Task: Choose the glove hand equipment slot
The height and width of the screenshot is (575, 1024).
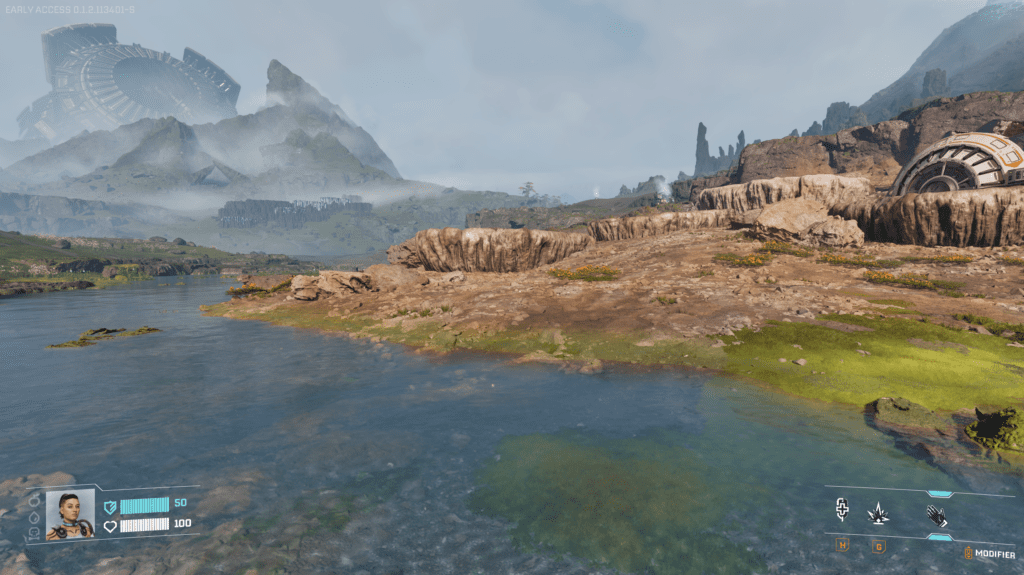Action: [936, 514]
